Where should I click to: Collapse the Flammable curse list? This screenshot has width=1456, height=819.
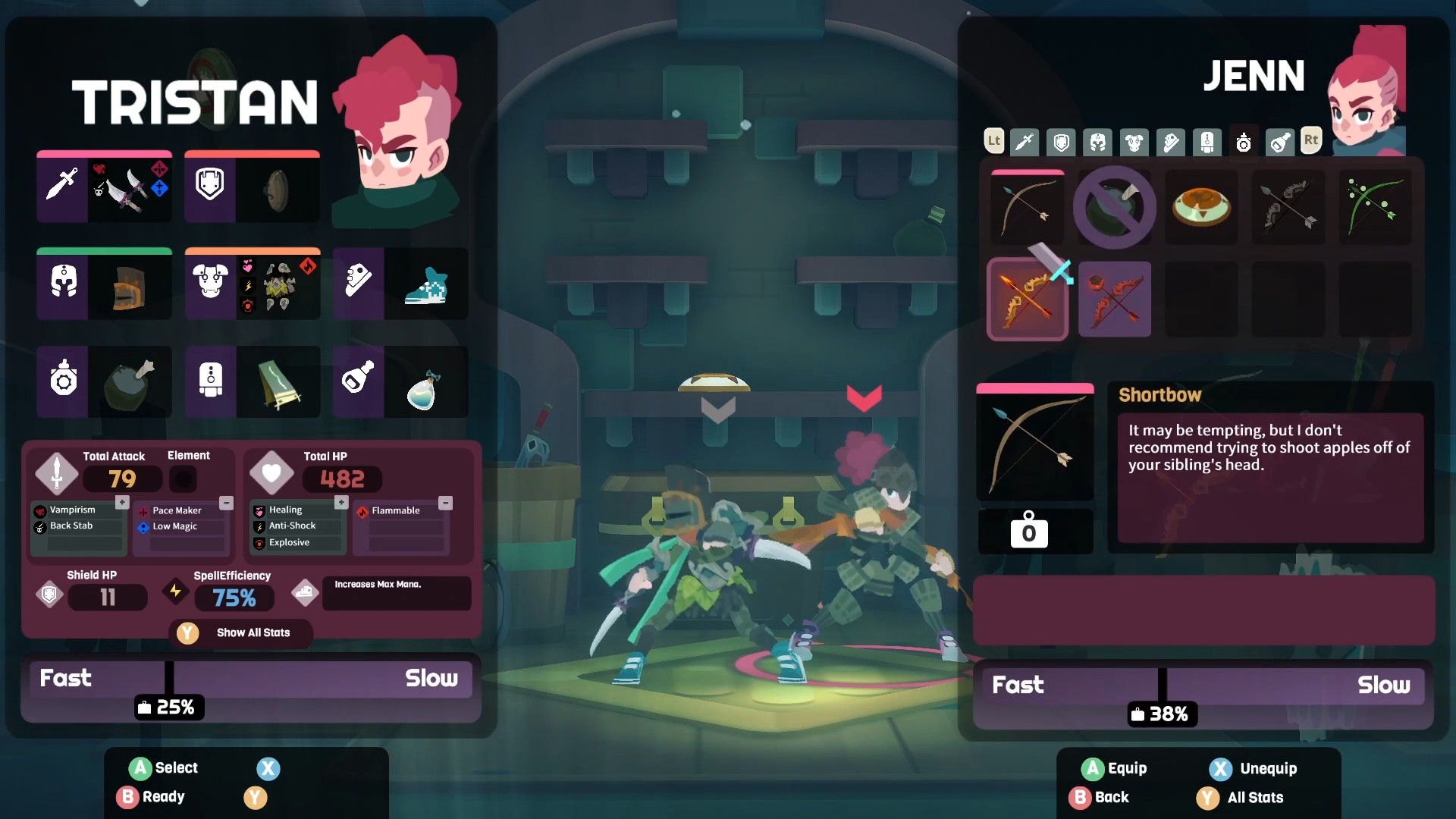[x=446, y=502]
